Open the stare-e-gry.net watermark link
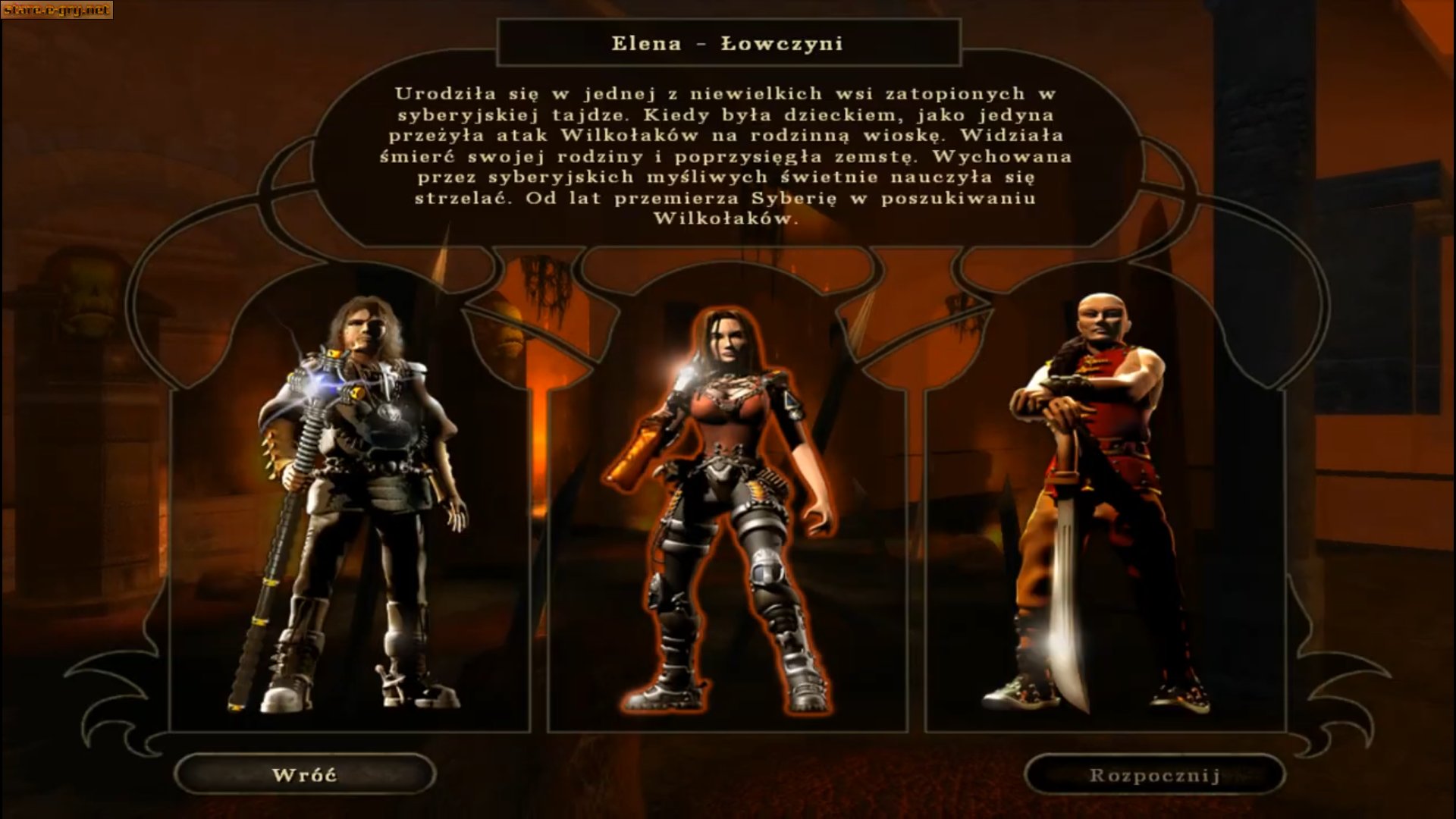Image resolution: width=1456 pixels, height=819 pixels. pyautogui.click(x=57, y=10)
